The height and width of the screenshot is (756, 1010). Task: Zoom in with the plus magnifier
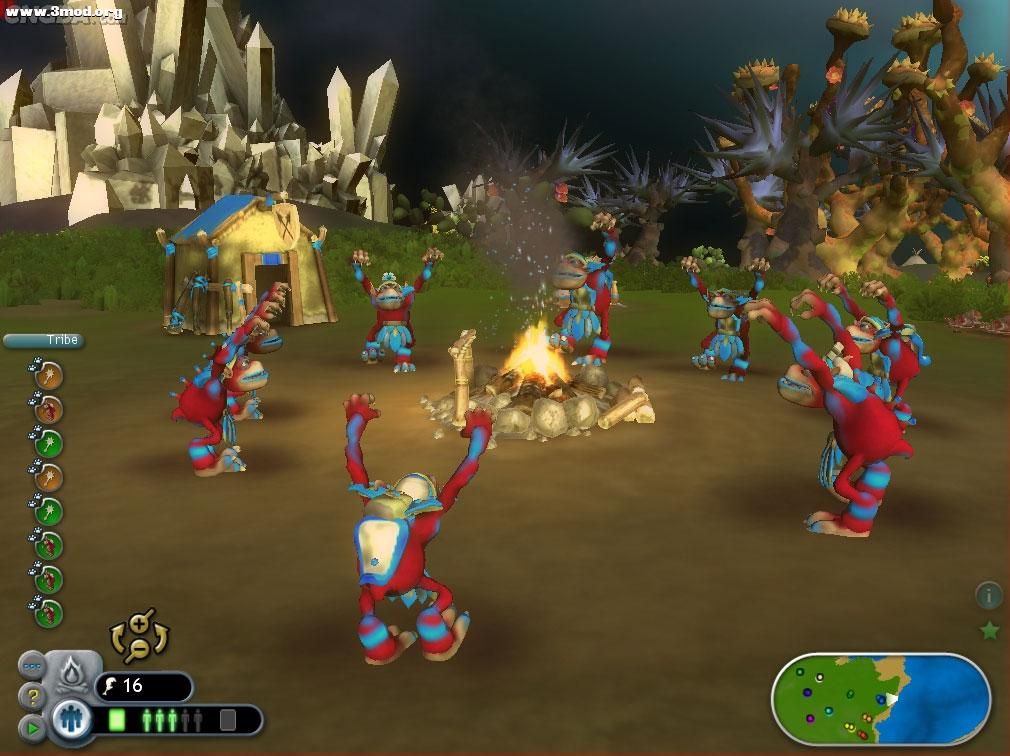[x=140, y=624]
